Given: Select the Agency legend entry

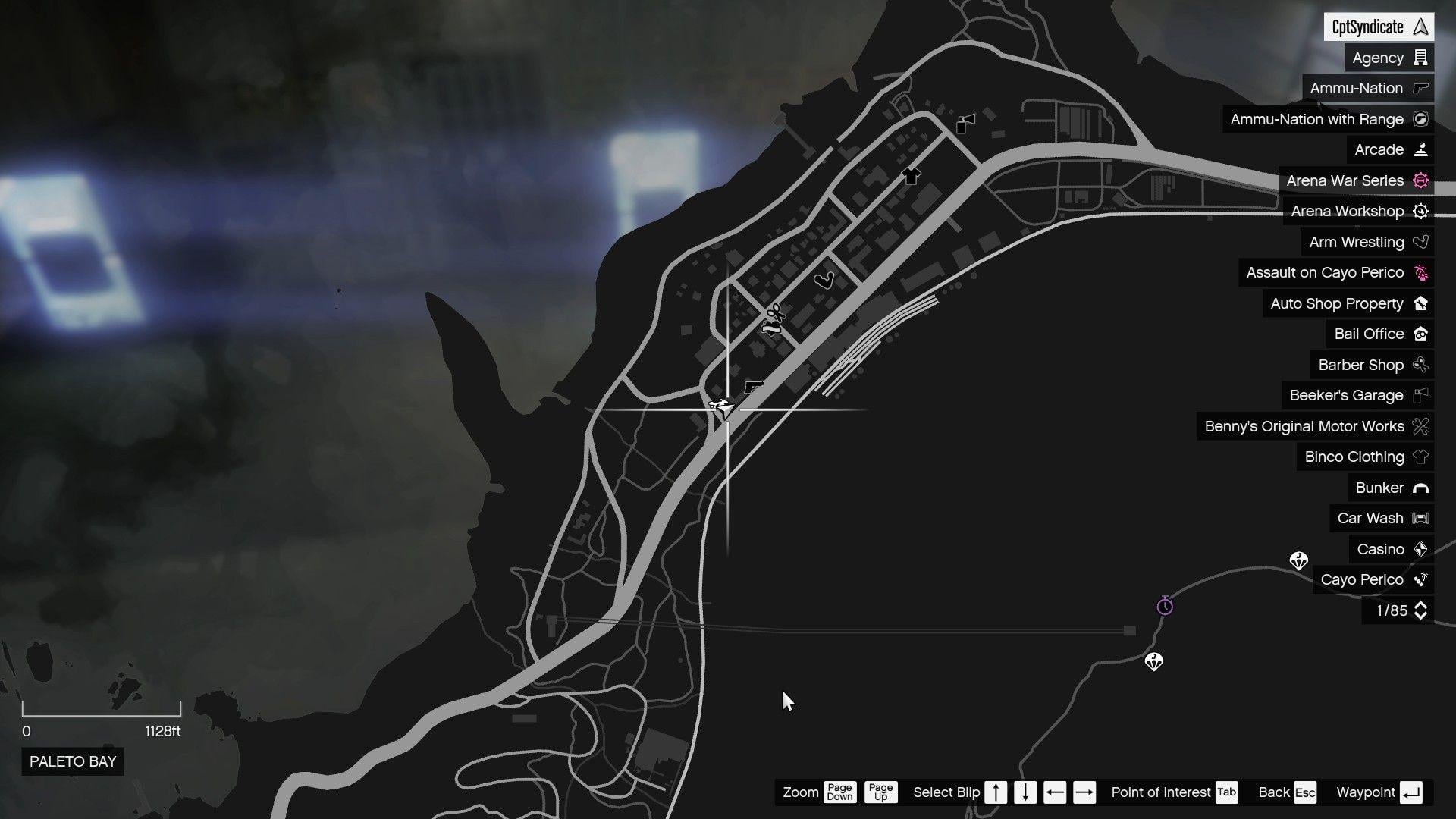Looking at the screenshot, I should click(x=1388, y=57).
